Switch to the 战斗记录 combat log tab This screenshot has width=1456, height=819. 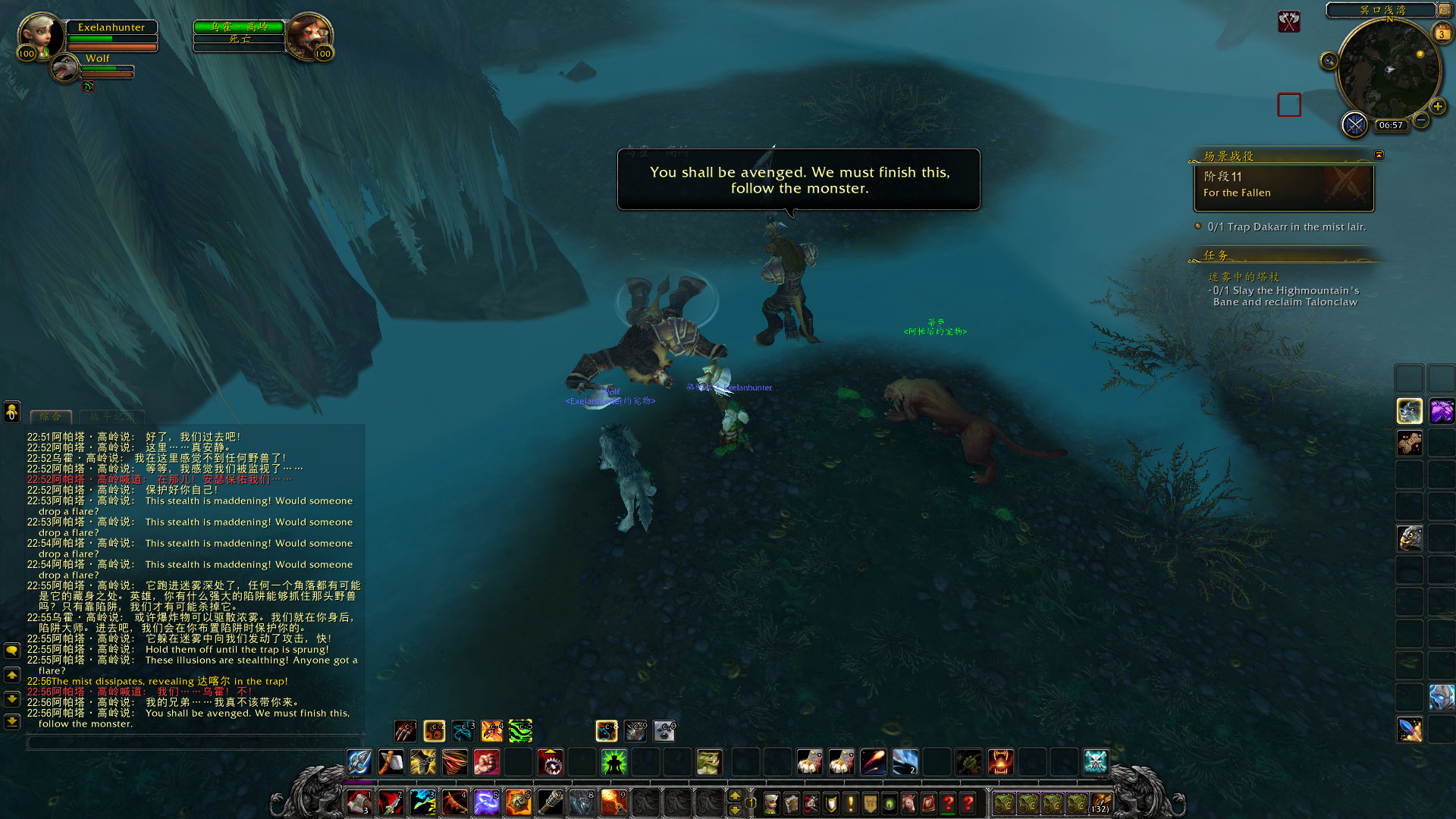[112, 416]
